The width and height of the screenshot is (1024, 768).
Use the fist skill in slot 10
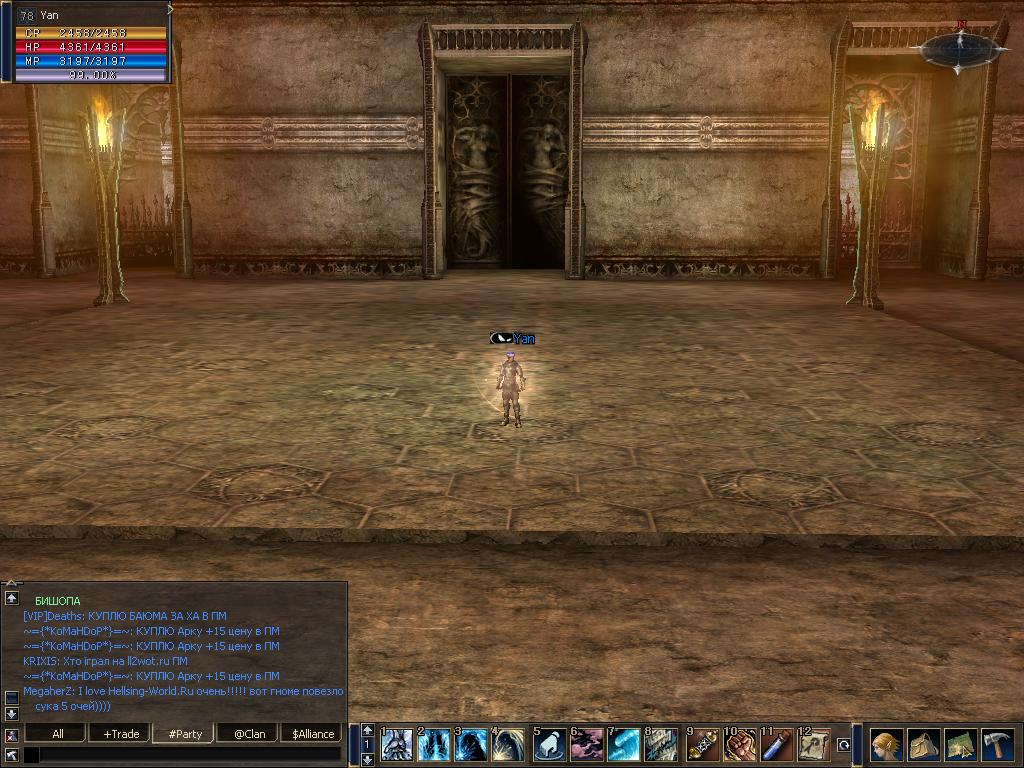point(739,745)
